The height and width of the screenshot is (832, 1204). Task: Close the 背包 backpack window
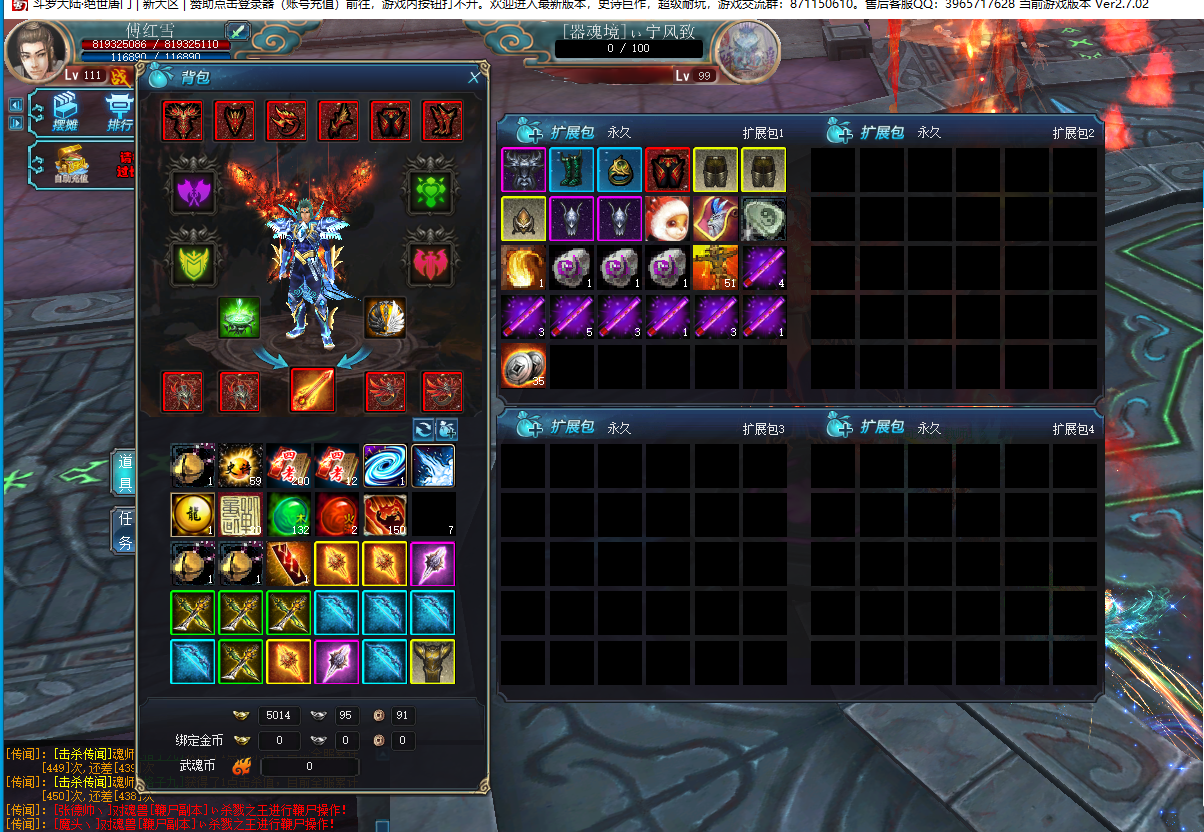pos(474,77)
